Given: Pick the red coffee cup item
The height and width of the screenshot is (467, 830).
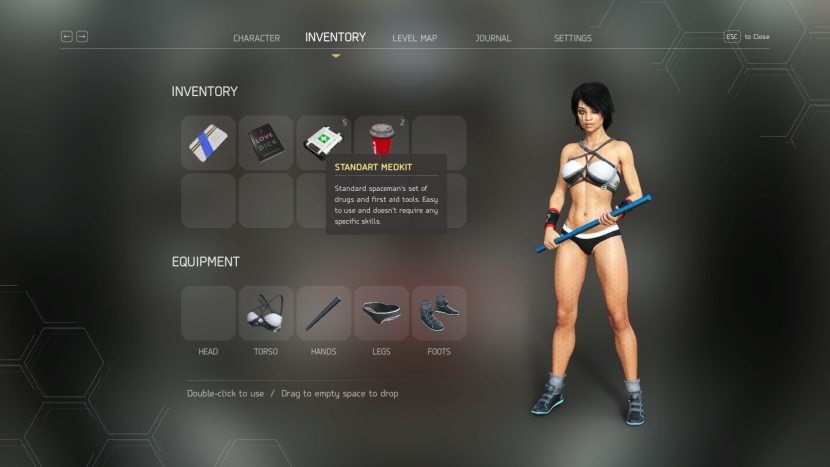Looking at the screenshot, I should click(x=381, y=142).
